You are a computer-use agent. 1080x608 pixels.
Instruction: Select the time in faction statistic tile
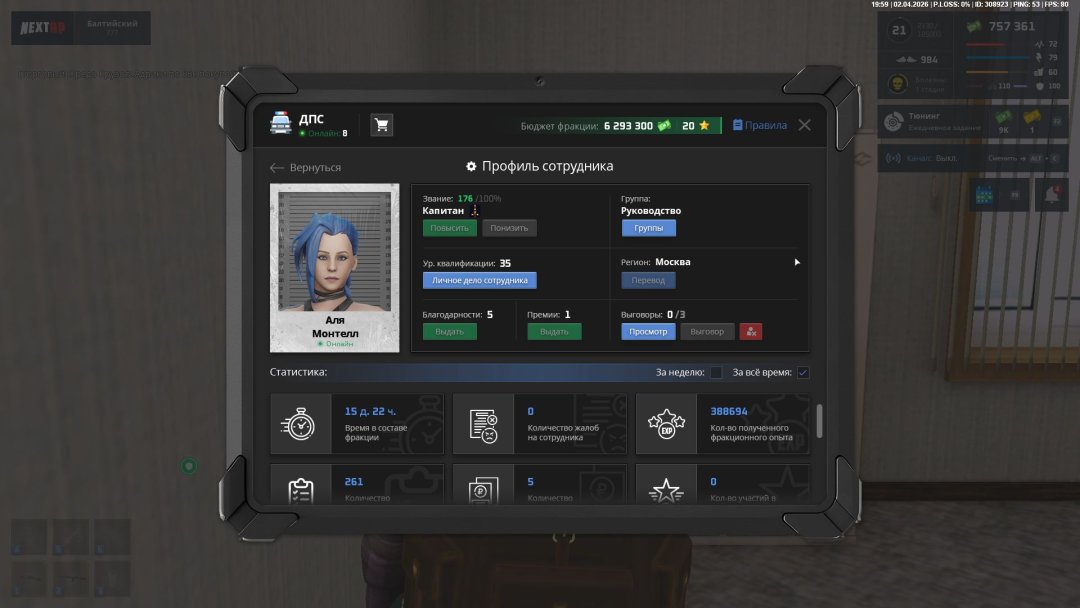(357, 424)
